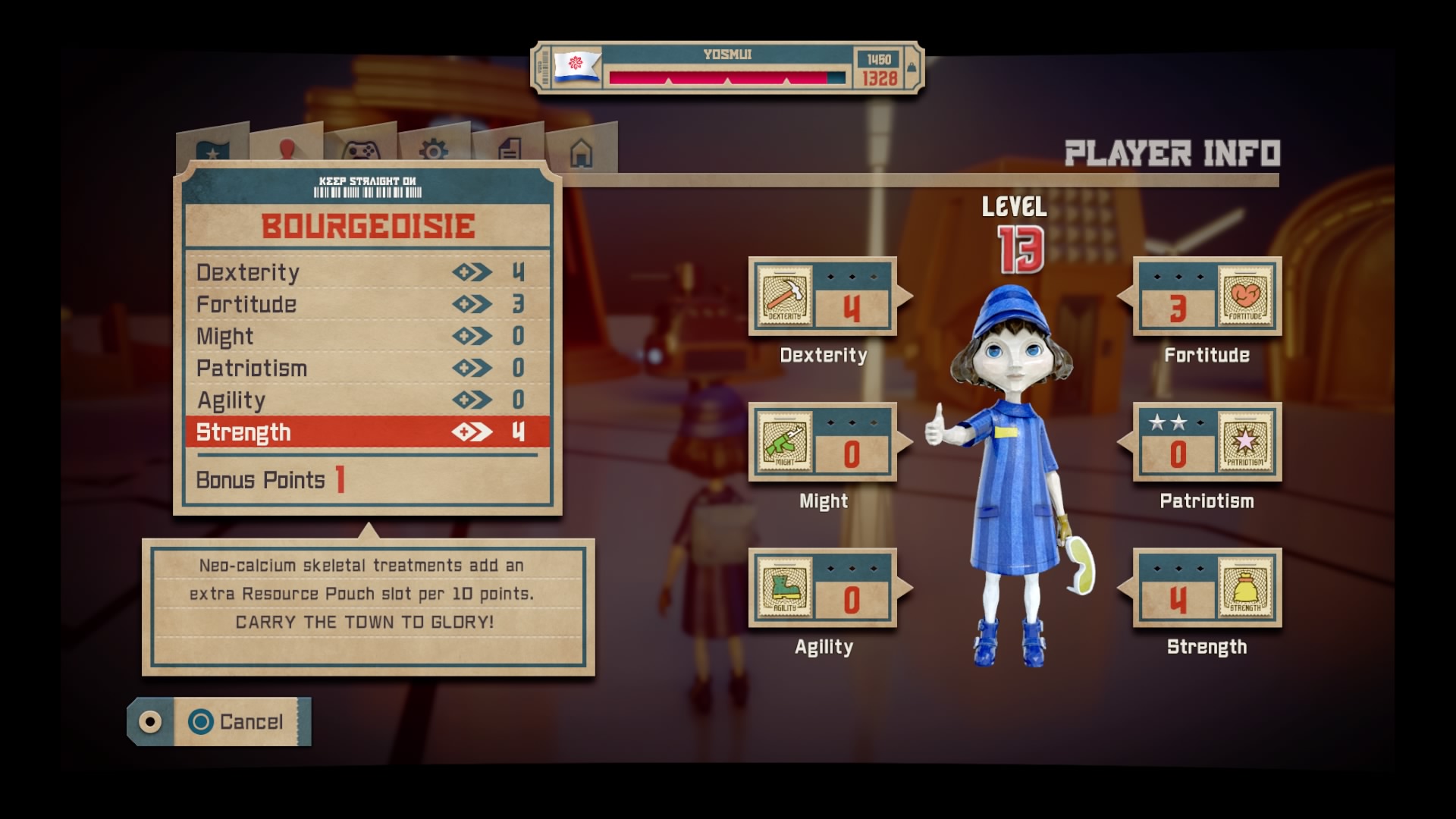Switch to the gear settings tab
Screen dimensions: 1456x819
435,148
